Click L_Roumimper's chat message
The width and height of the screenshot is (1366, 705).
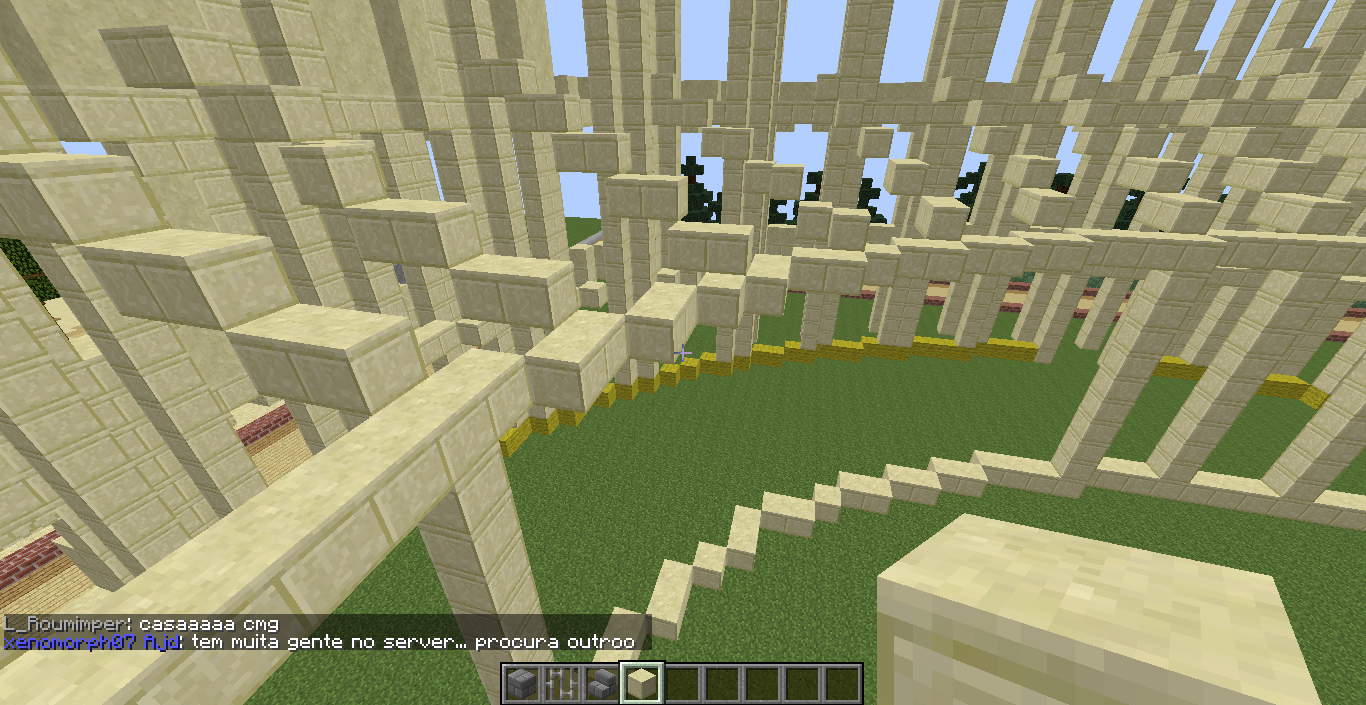tap(141, 624)
